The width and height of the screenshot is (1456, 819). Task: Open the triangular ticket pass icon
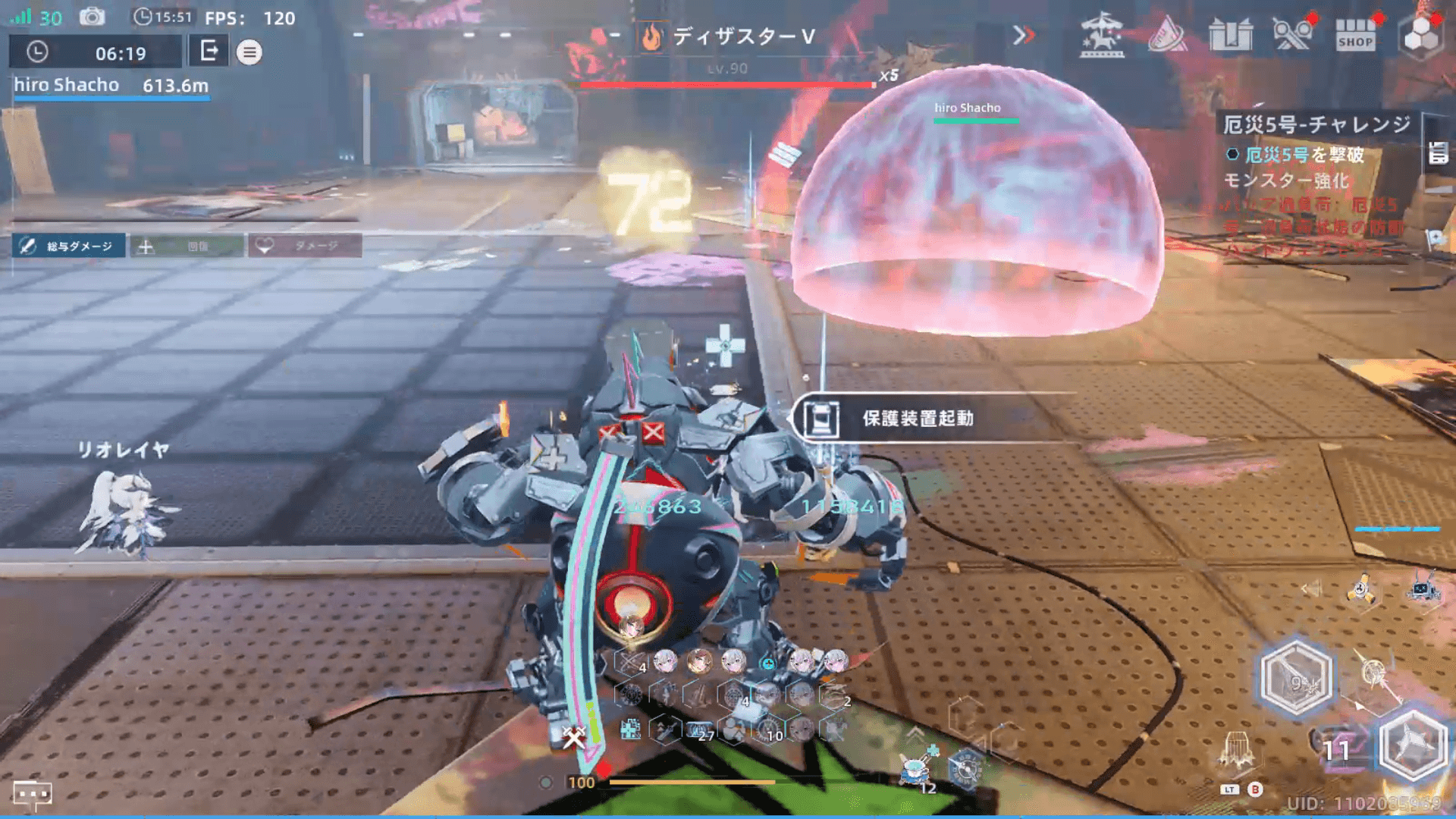pyautogui.click(x=1166, y=36)
